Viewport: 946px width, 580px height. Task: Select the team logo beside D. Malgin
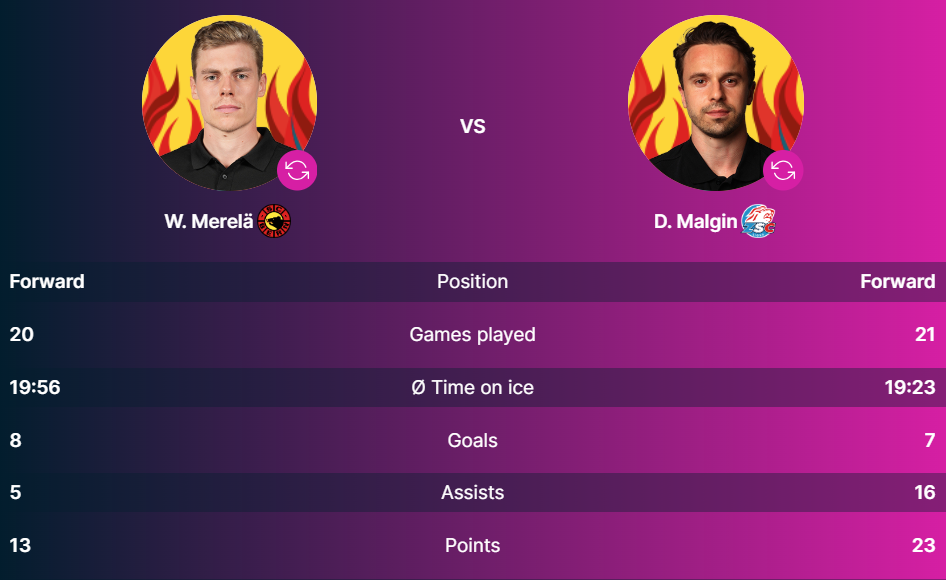759,221
